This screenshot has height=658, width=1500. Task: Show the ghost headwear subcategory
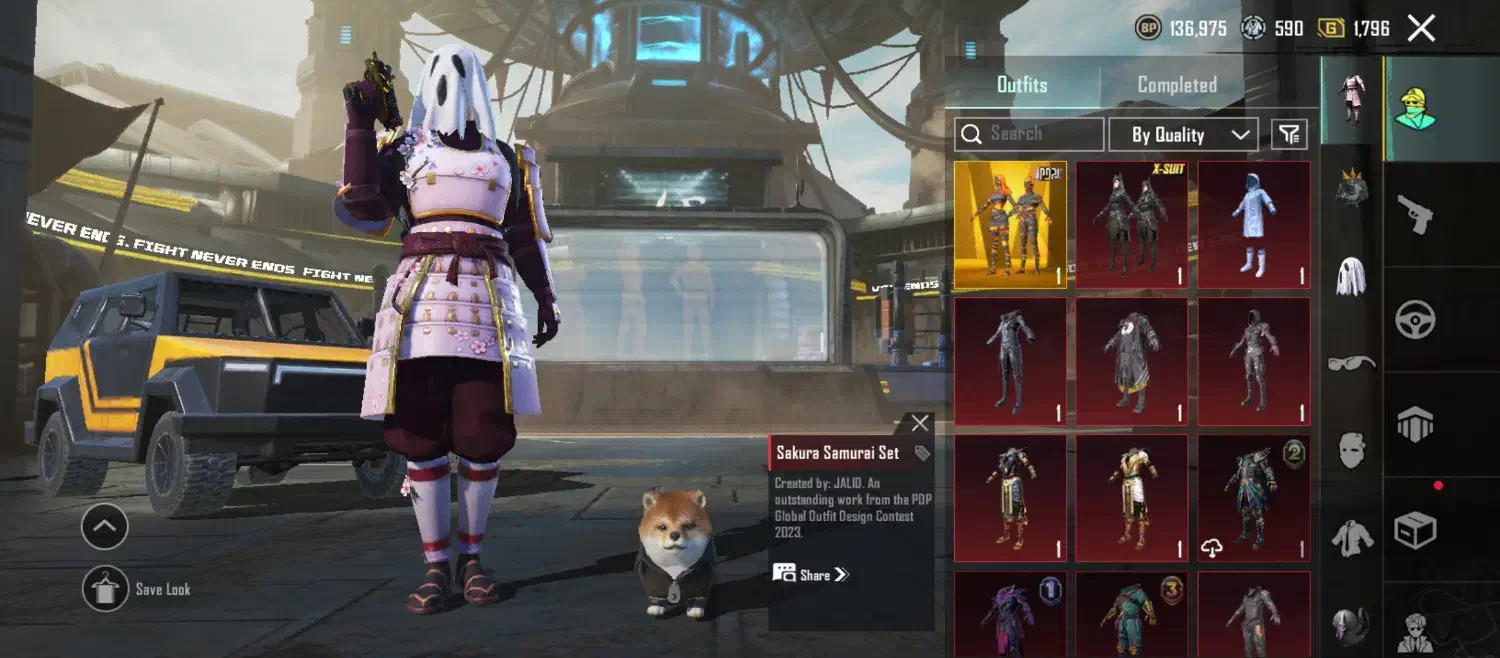coord(1351,275)
